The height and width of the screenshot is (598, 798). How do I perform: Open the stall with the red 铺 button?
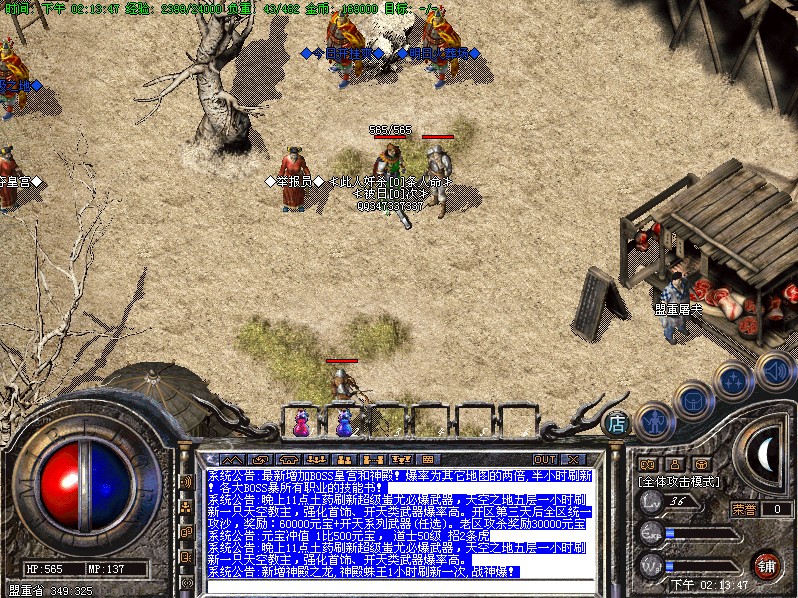tap(767, 564)
